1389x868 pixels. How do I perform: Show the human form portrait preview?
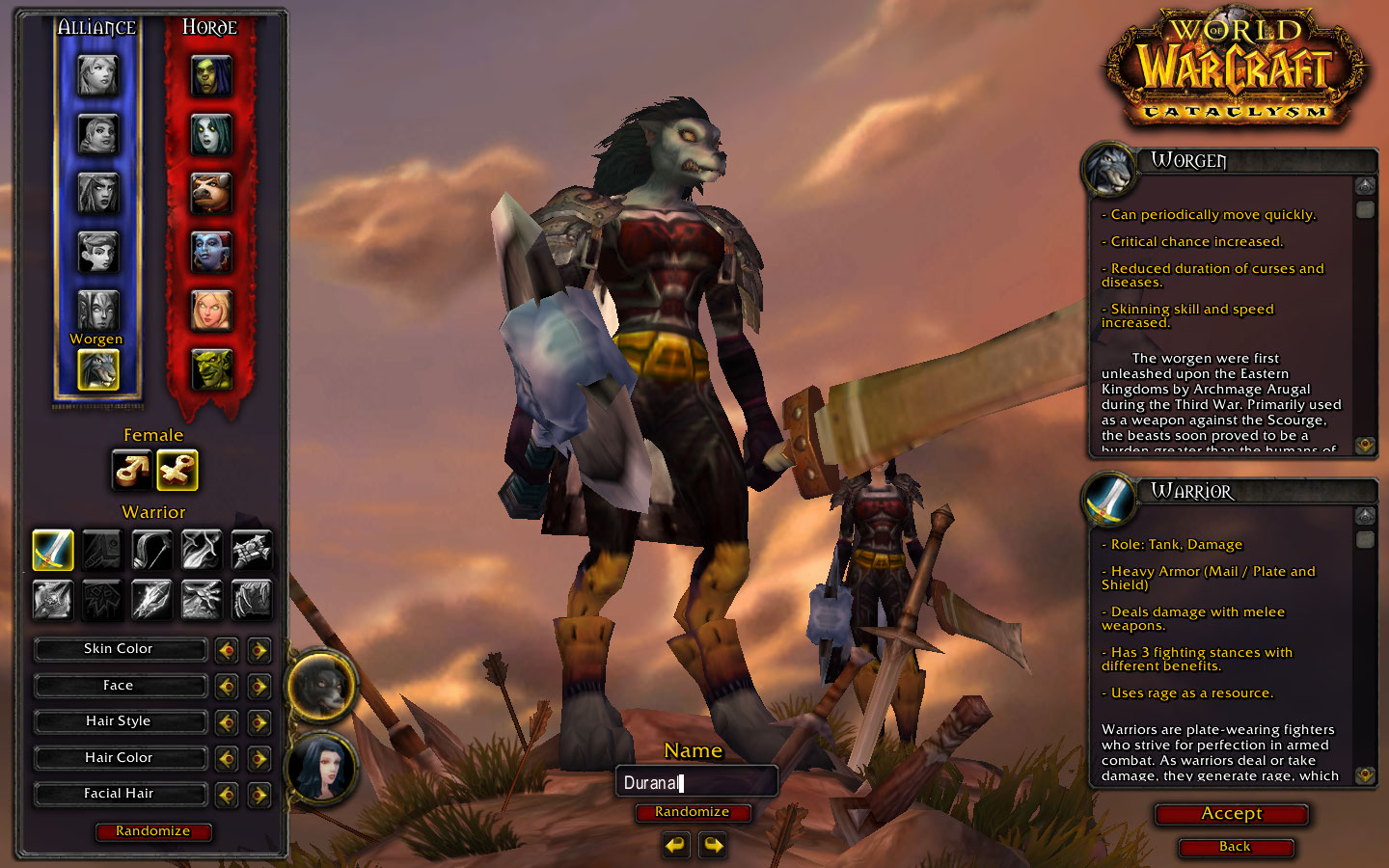[x=322, y=769]
